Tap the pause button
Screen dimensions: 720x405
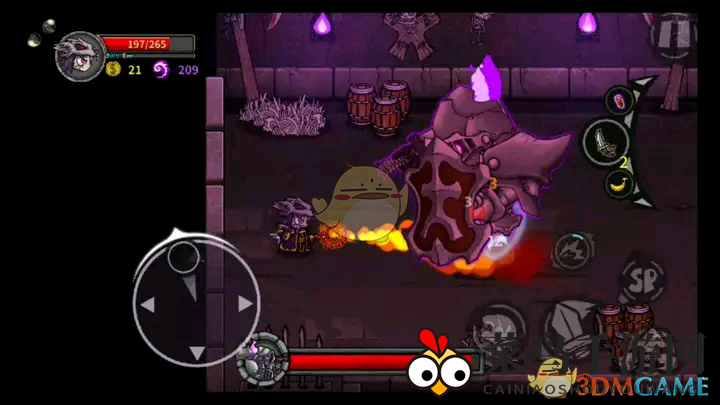[672, 36]
